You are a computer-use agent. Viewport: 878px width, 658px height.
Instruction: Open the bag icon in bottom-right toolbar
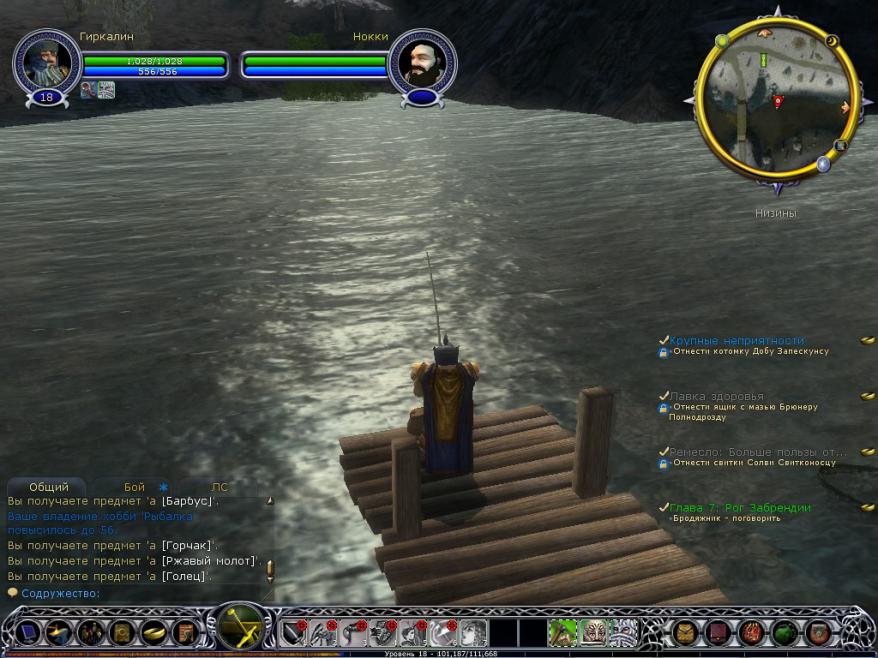(685, 632)
